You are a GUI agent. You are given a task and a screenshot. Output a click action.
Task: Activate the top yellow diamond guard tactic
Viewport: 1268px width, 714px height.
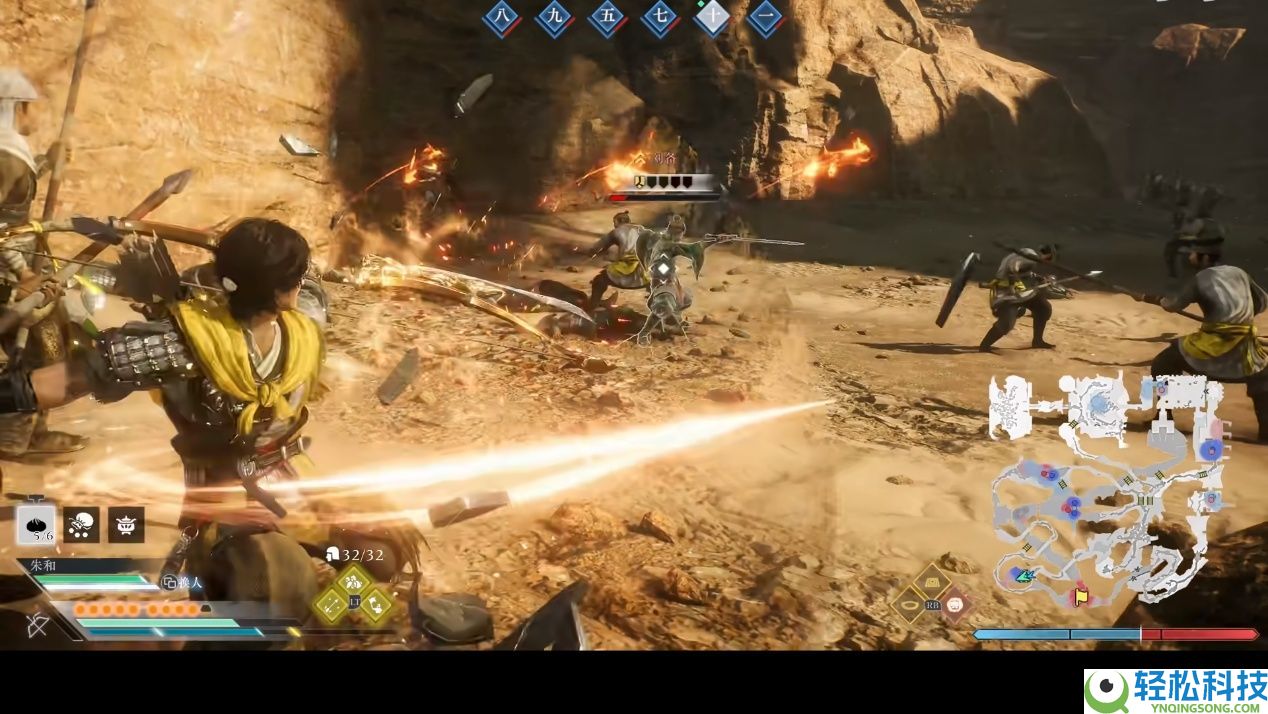[352, 581]
